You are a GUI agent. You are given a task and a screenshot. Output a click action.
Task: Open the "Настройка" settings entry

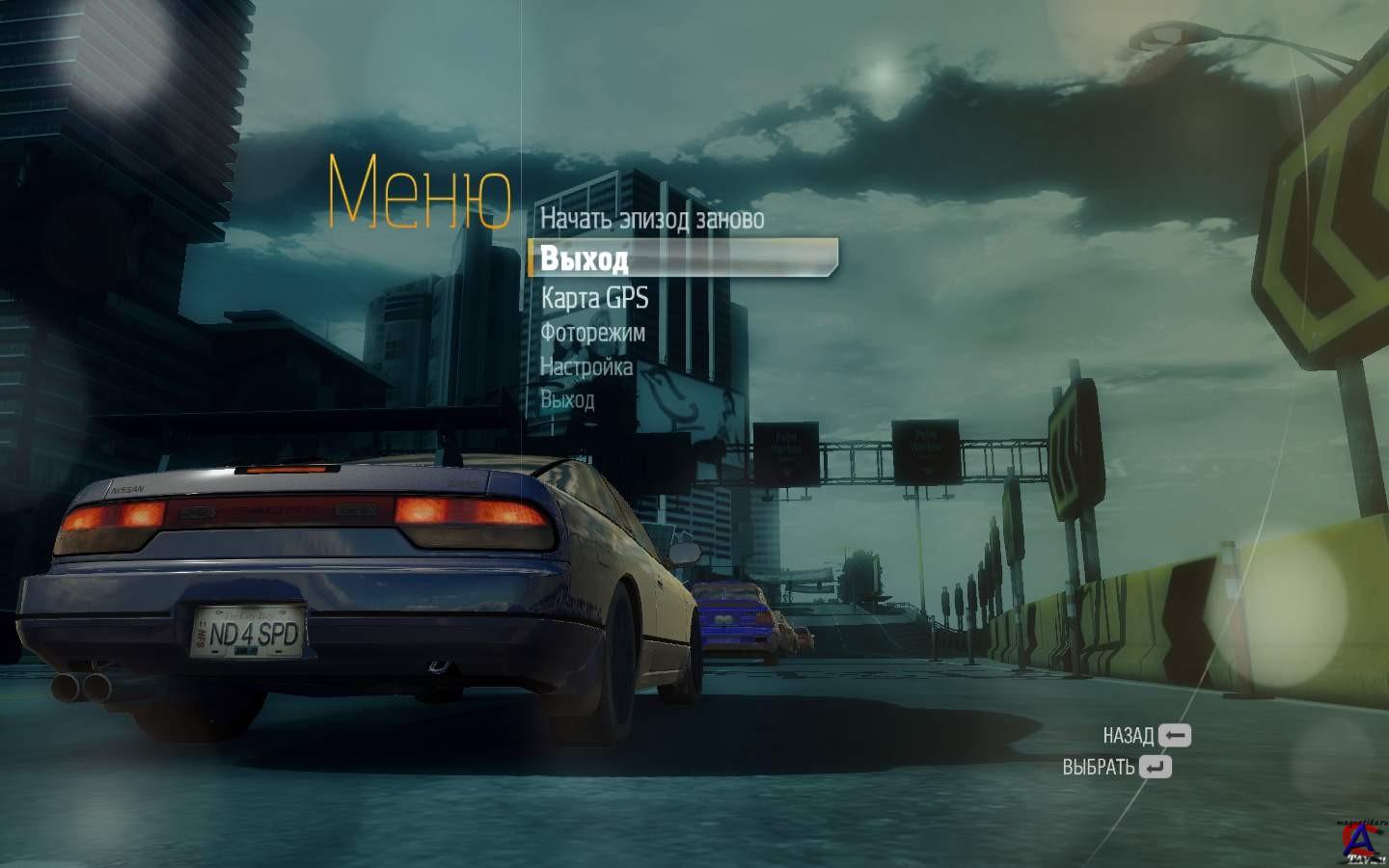point(586,366)
